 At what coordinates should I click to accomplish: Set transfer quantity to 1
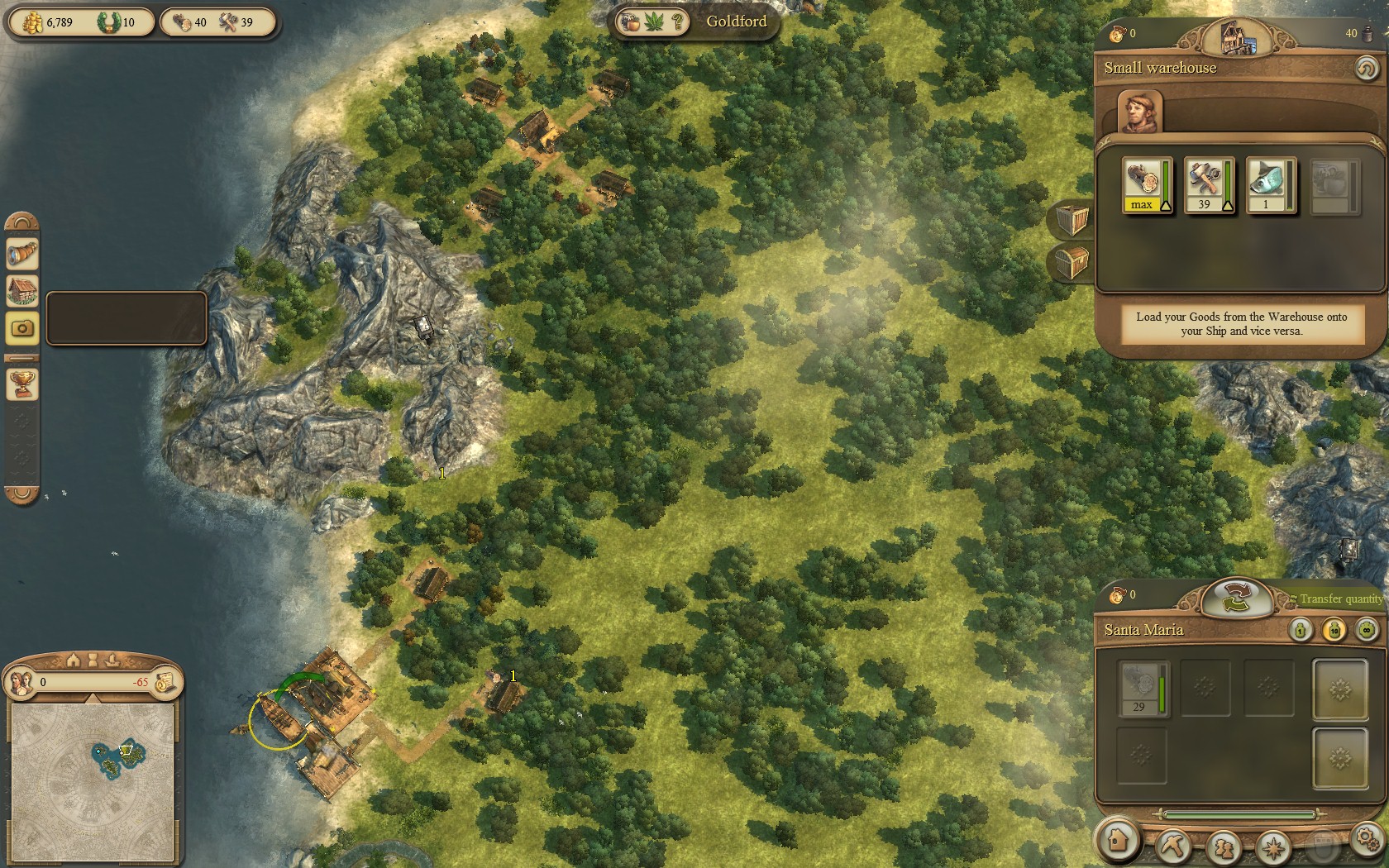coord(1301,631)
